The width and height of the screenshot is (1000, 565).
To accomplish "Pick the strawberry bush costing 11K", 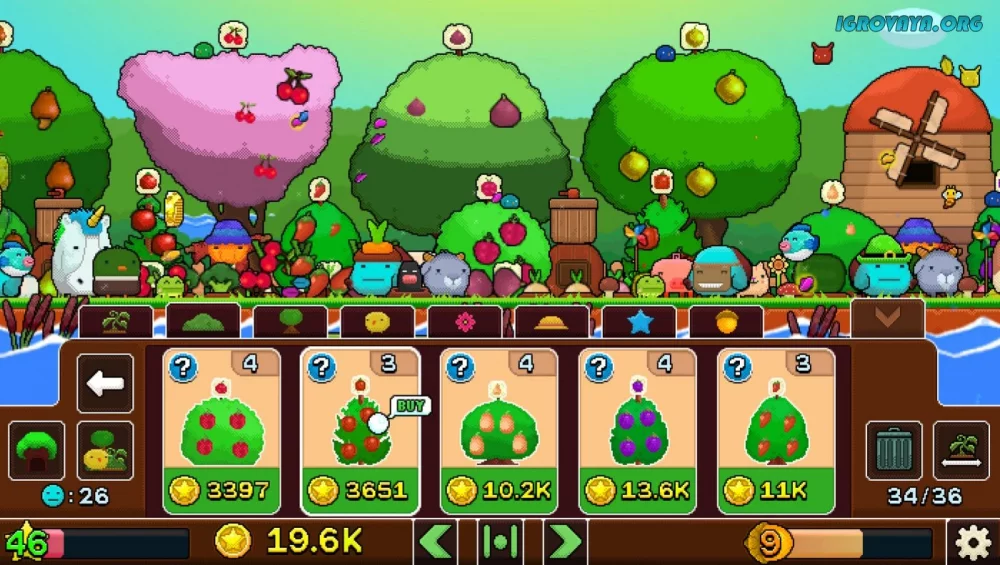I will [776, 431].
